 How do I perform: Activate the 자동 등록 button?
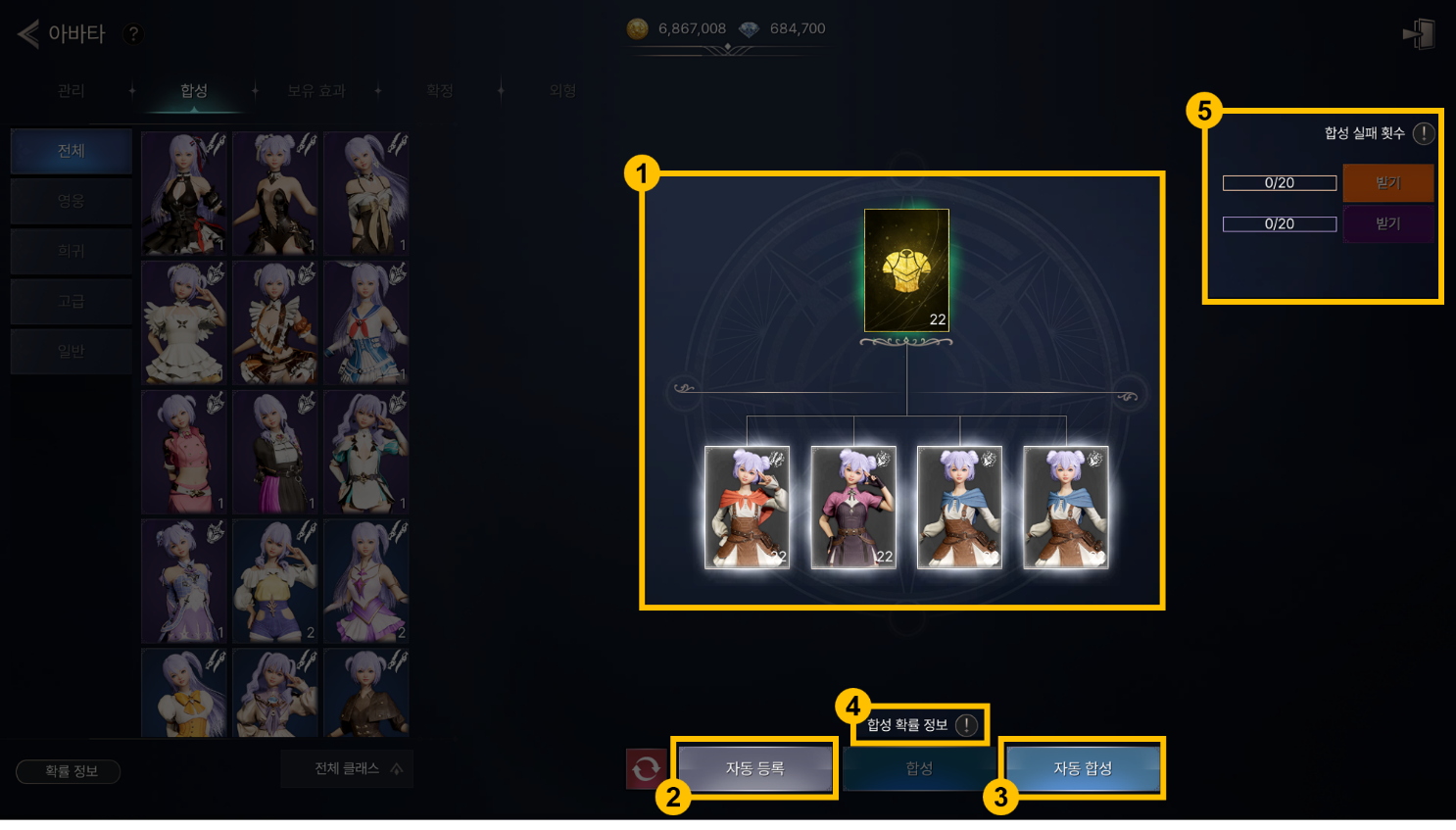pyautogui.click(x=754, y=768)
